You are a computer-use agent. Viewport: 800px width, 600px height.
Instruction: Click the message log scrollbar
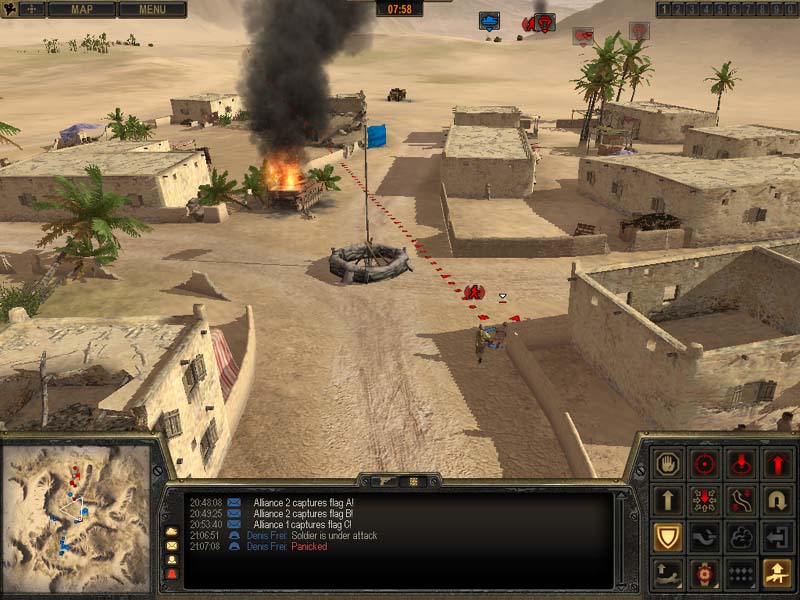622,538
